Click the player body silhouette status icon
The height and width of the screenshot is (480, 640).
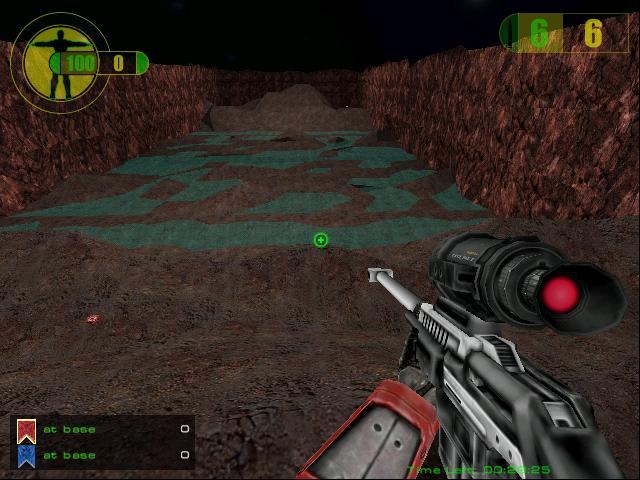pos(46,62)
